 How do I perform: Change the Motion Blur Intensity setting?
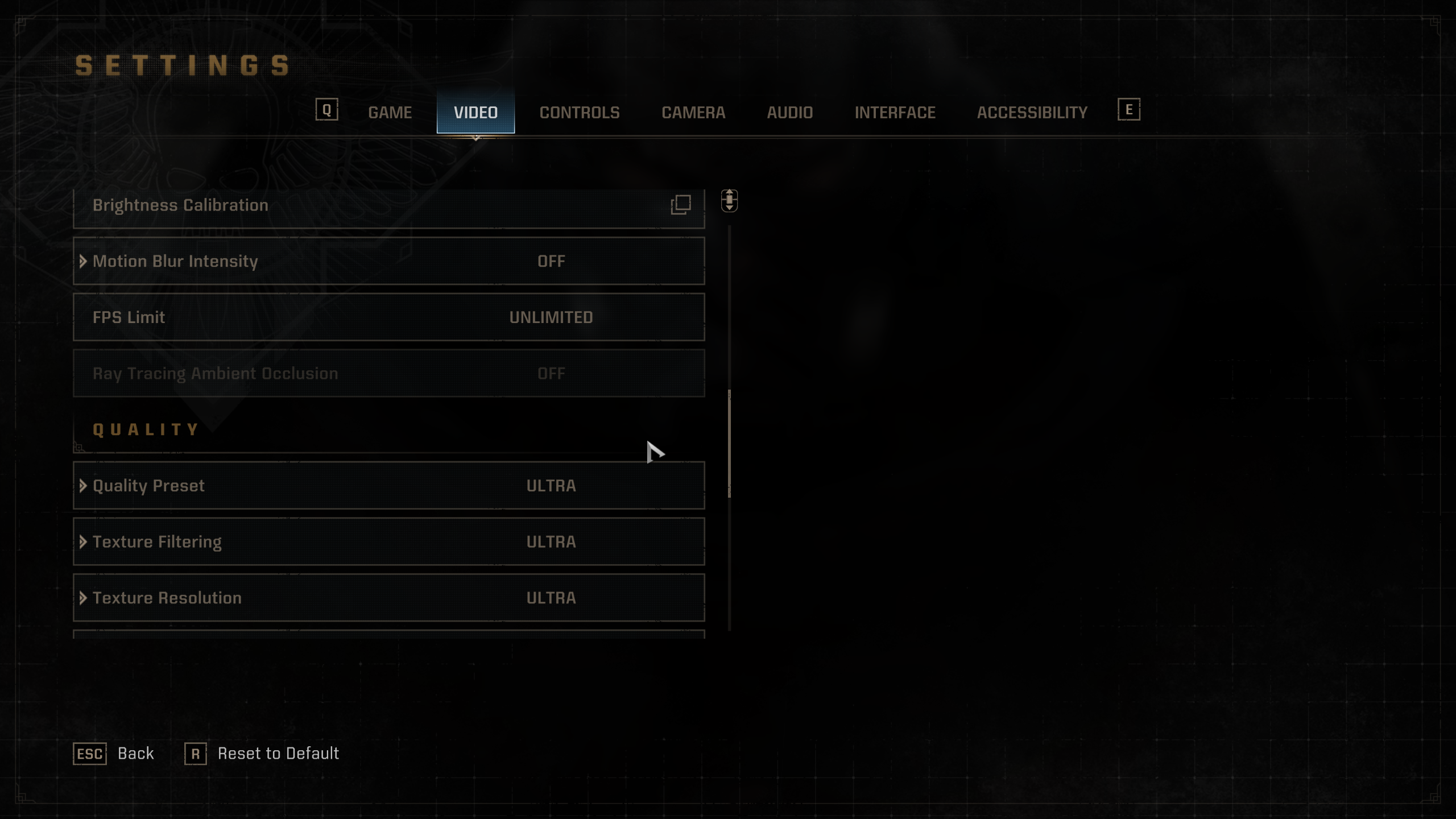point(389,261)
